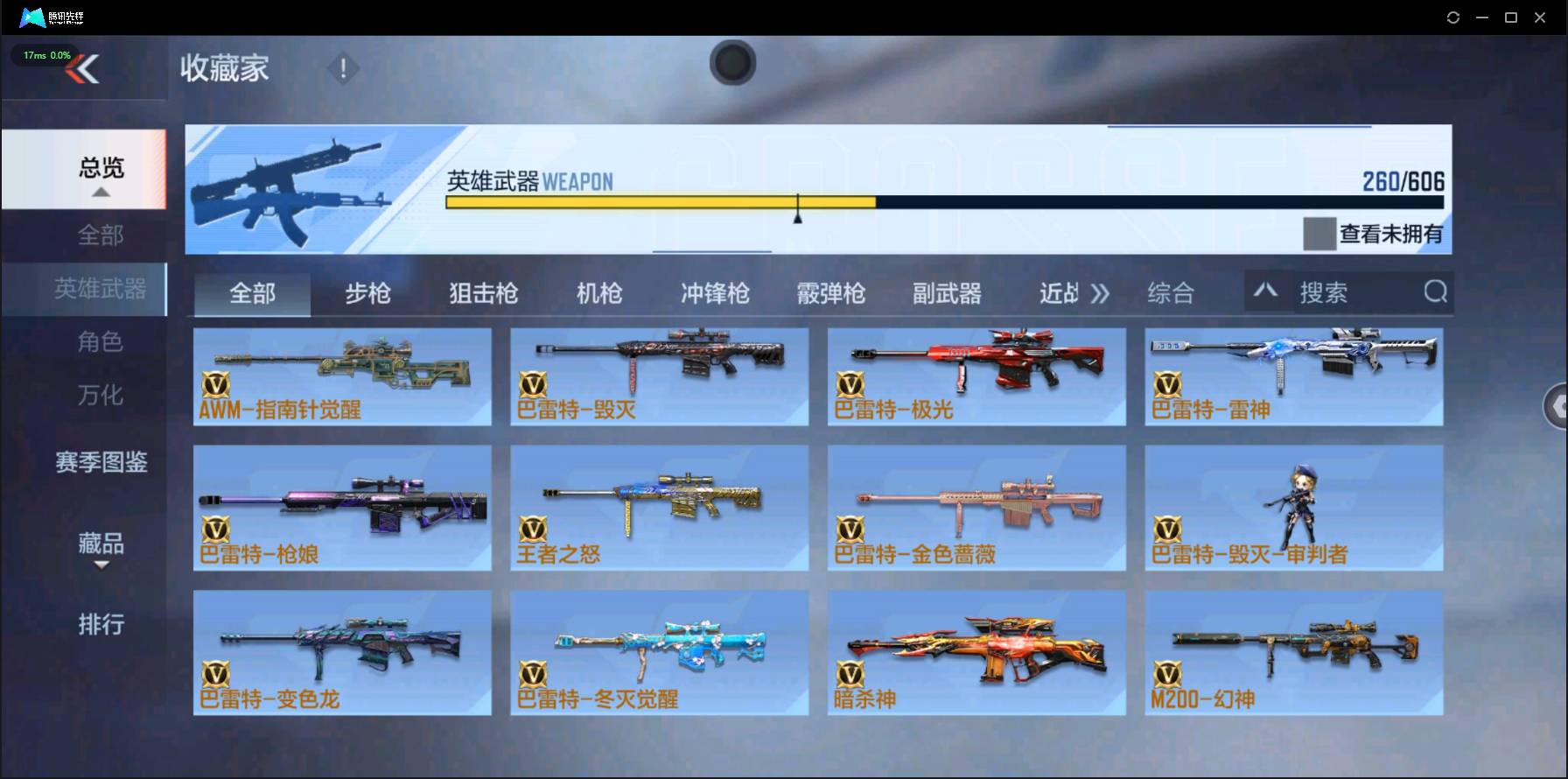Open the exclamation info icon next to 收藏家
Image resolution: width=1568 pixels, height=779 pixels.
tap(343, 67)
